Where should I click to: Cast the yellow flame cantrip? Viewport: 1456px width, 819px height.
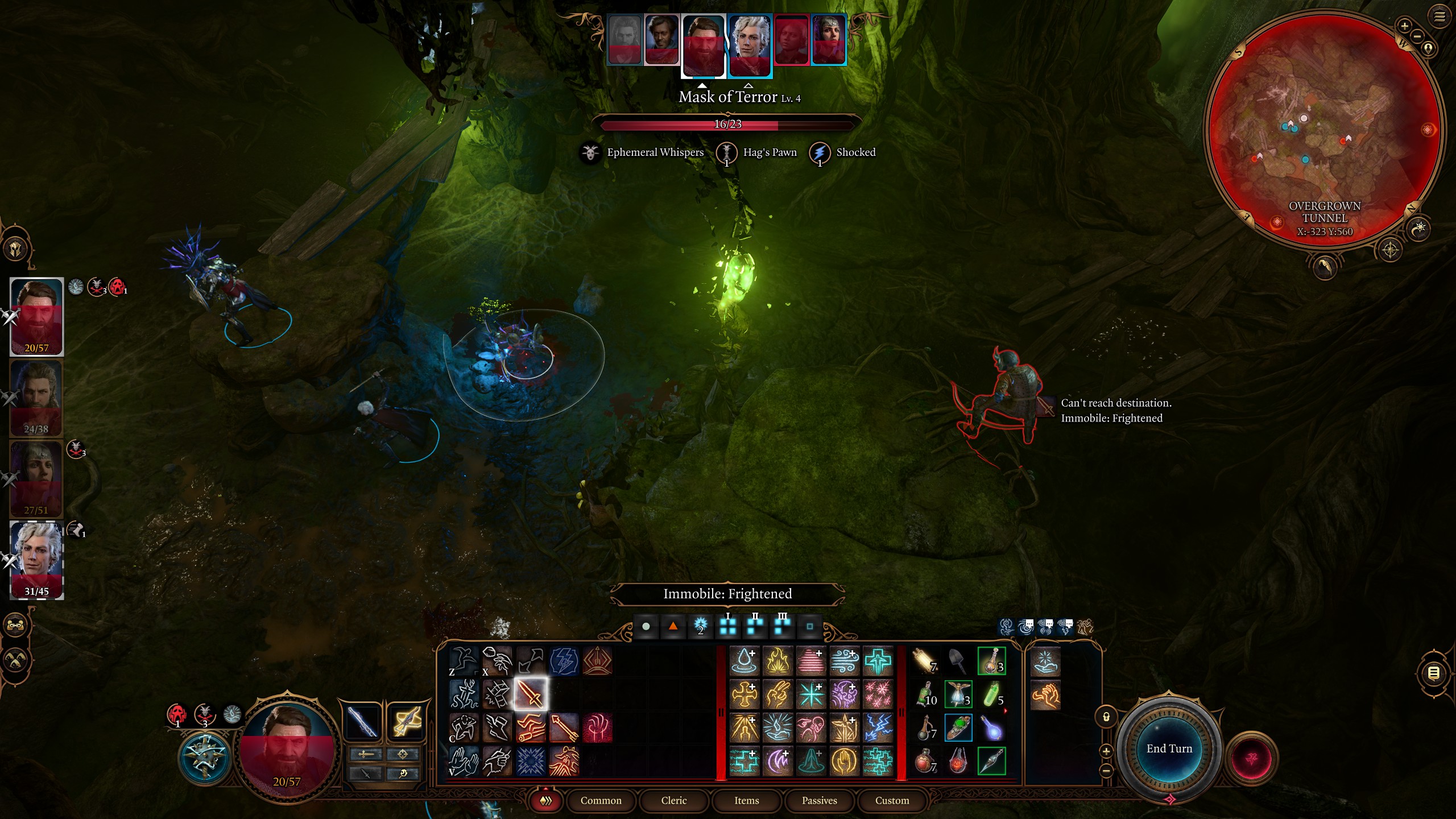777,661
